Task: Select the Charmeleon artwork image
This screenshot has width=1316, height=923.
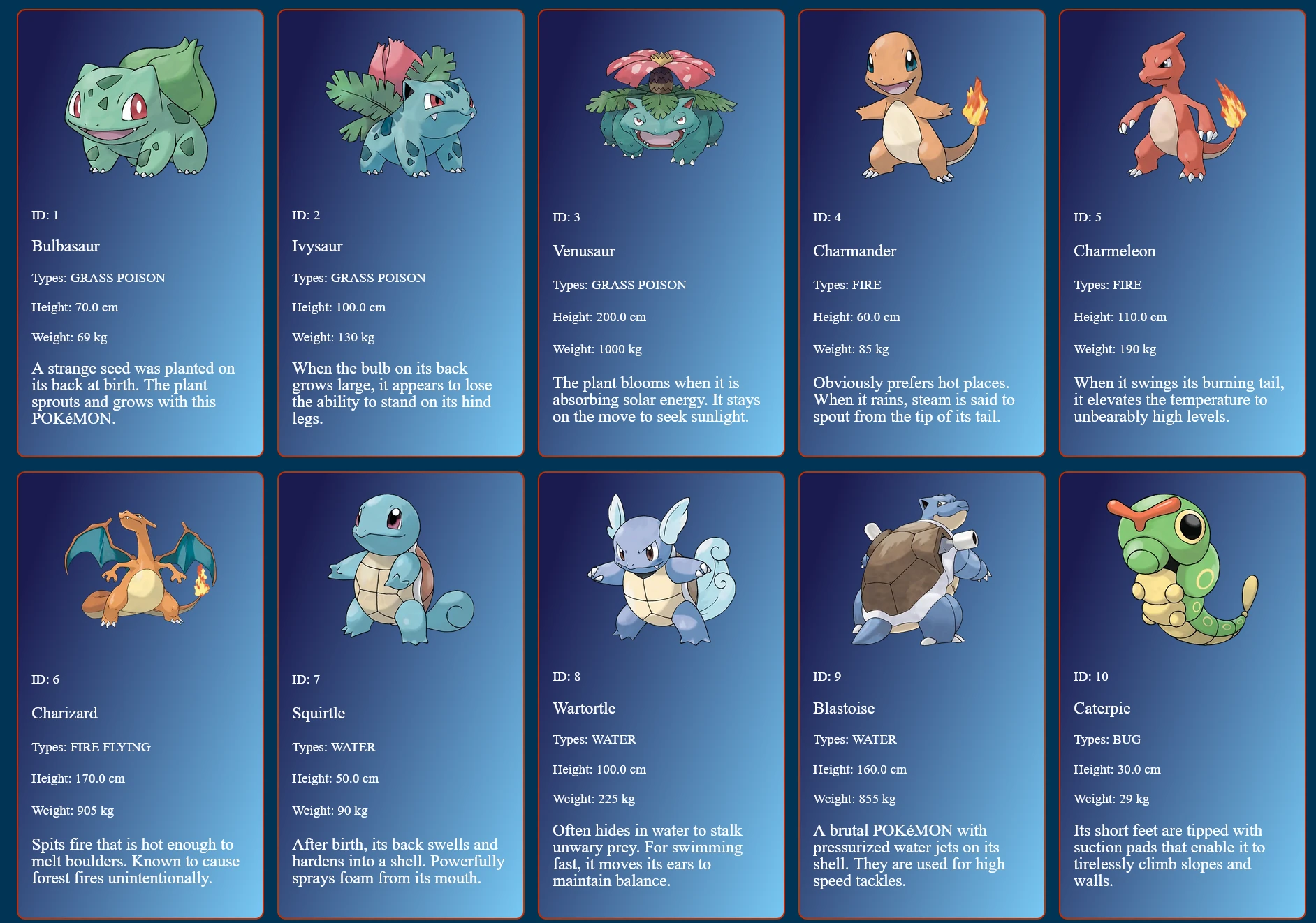Action: pyautogui.click(x=1180, y=112)
